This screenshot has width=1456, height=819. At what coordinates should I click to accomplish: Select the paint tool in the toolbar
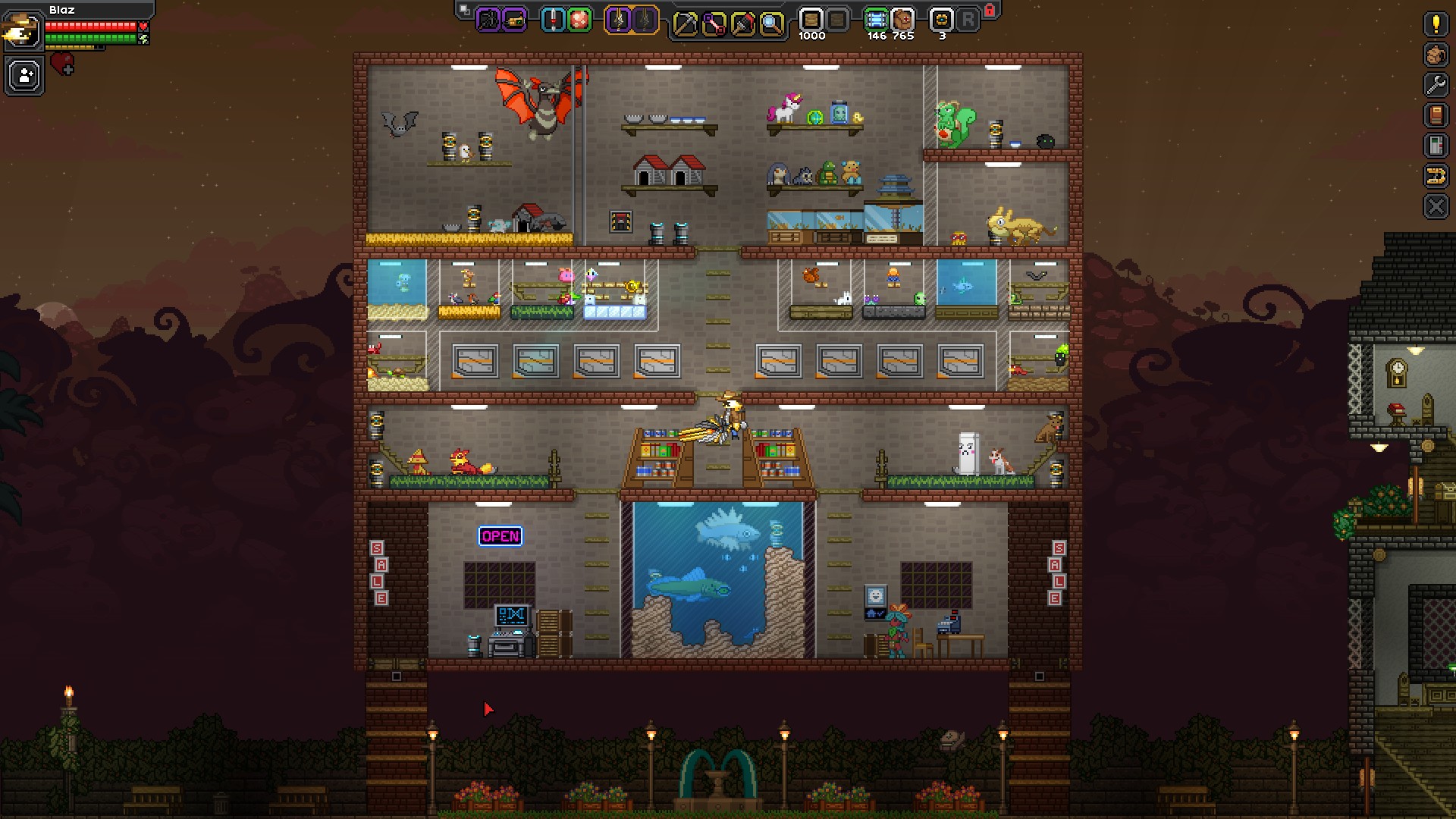point(744,23)
